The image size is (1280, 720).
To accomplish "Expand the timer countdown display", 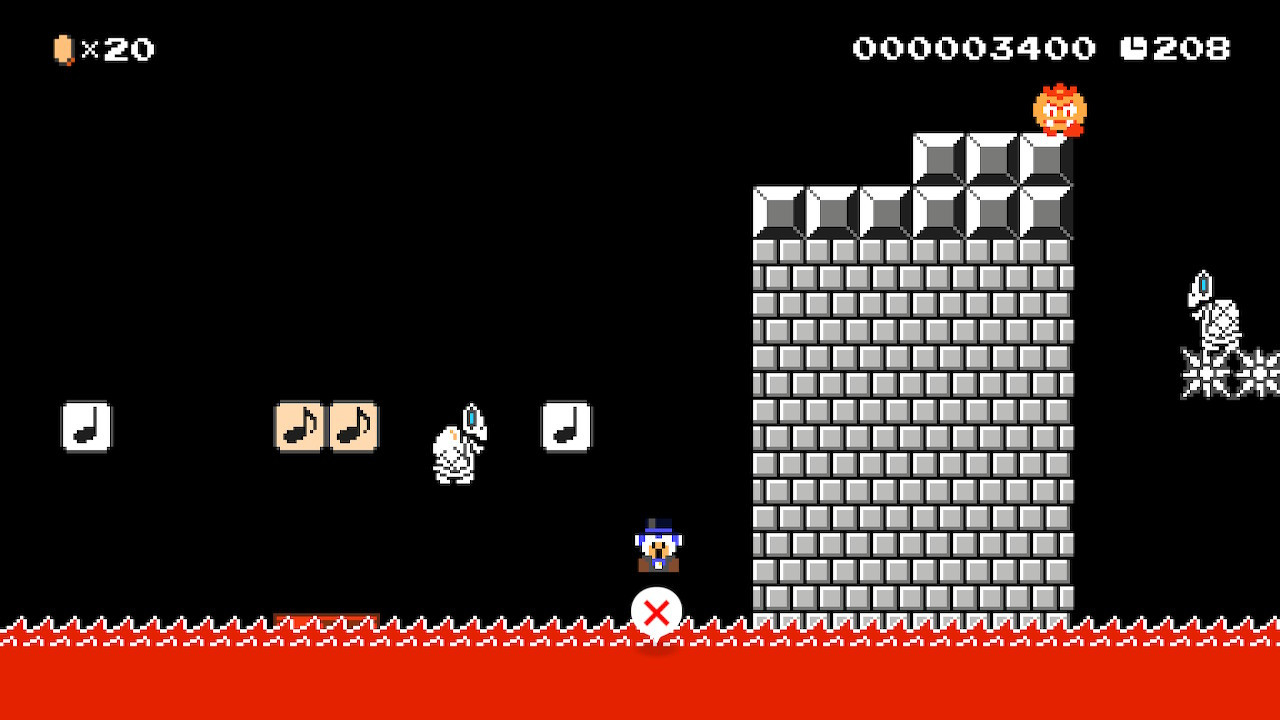I will (1190, 48).
